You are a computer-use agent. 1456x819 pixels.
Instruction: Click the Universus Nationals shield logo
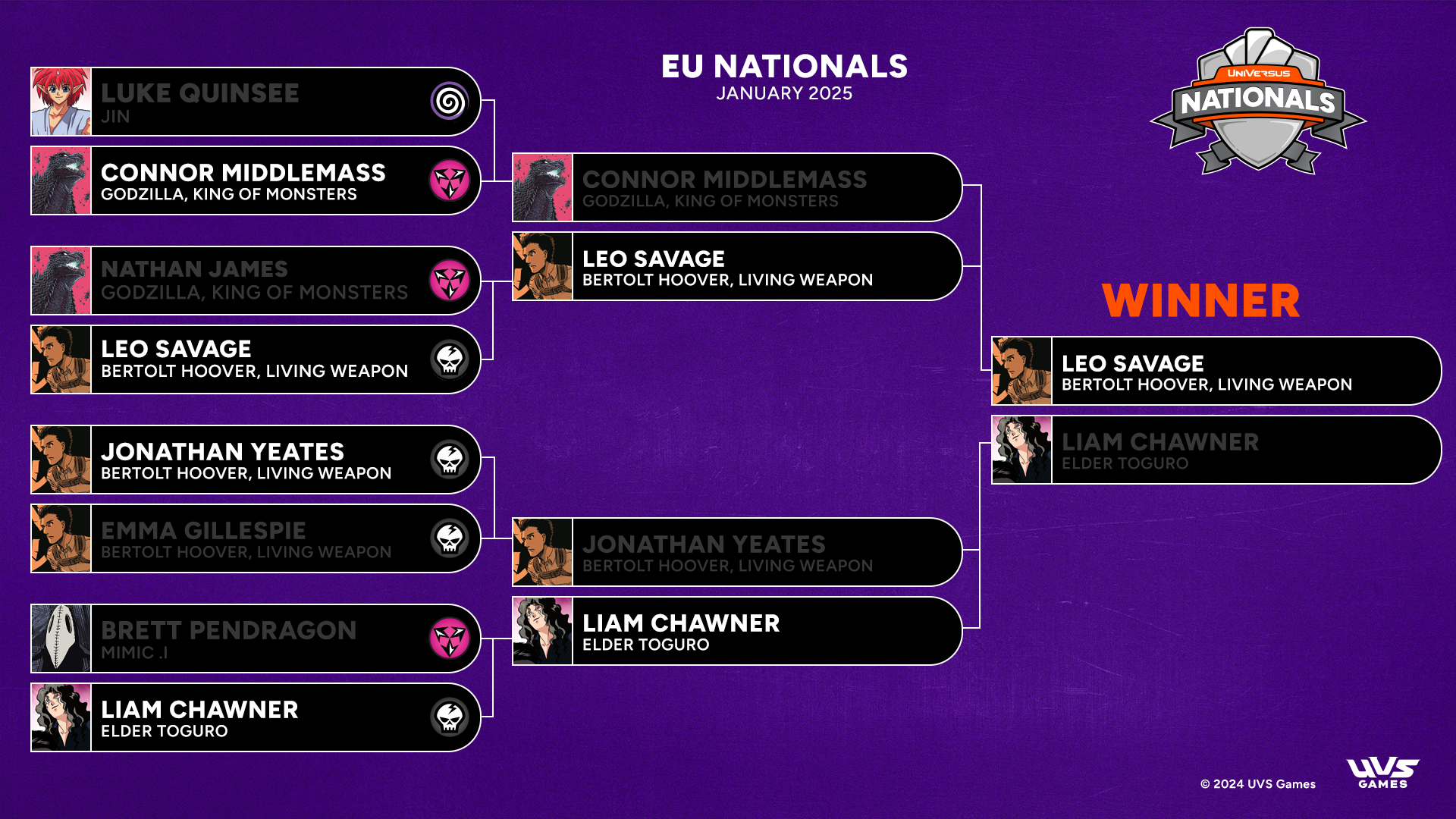[1258, 102]
